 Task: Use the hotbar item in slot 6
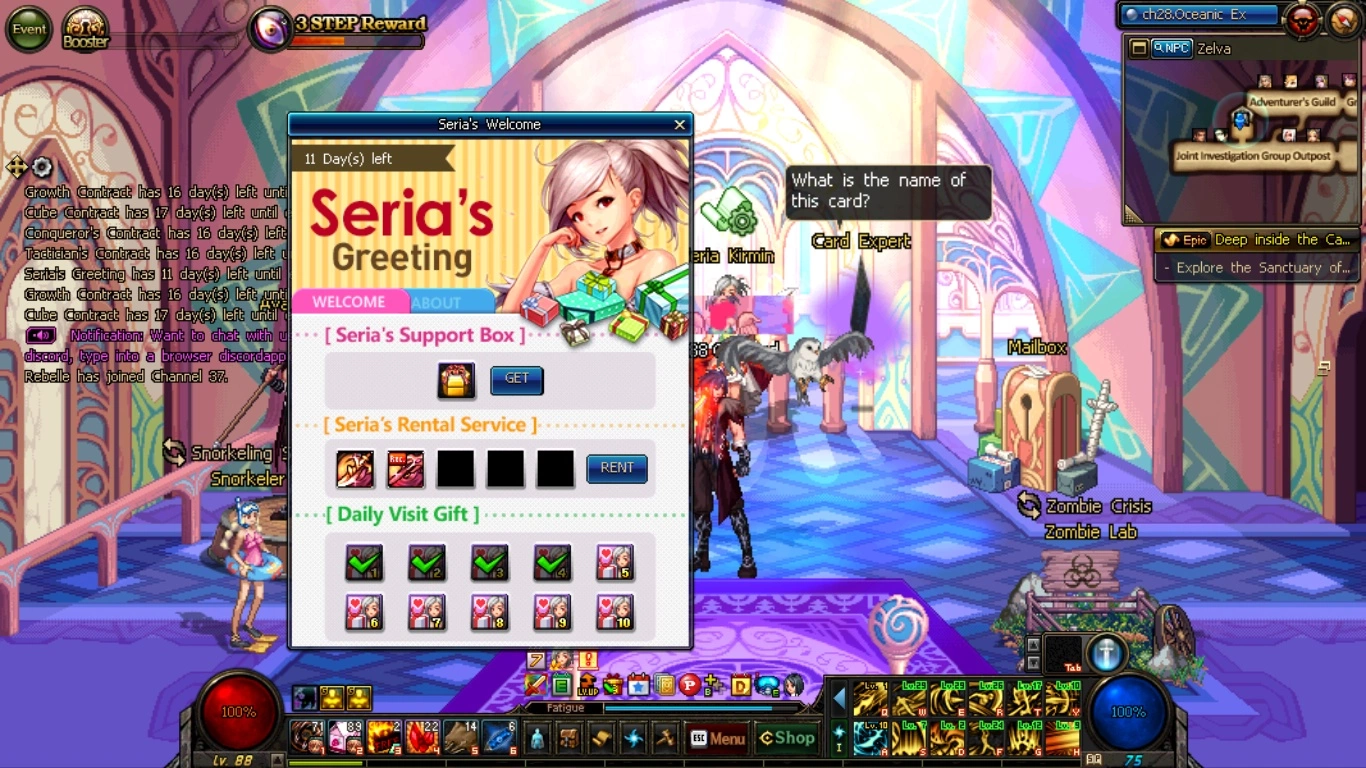pos(500,737)
